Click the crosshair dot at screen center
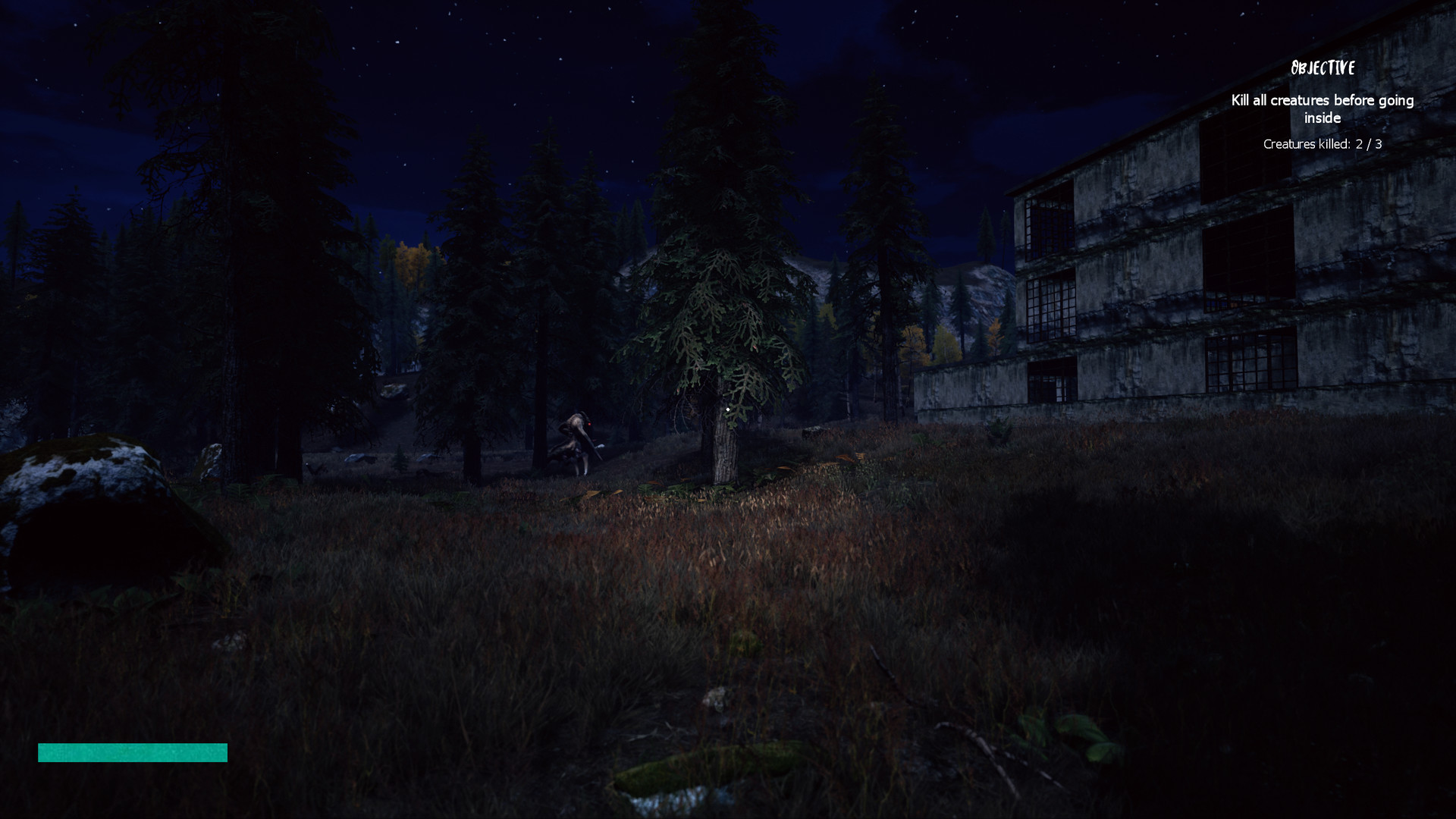The width and height of the screenshot is (1456, 819). click(728, 409)
